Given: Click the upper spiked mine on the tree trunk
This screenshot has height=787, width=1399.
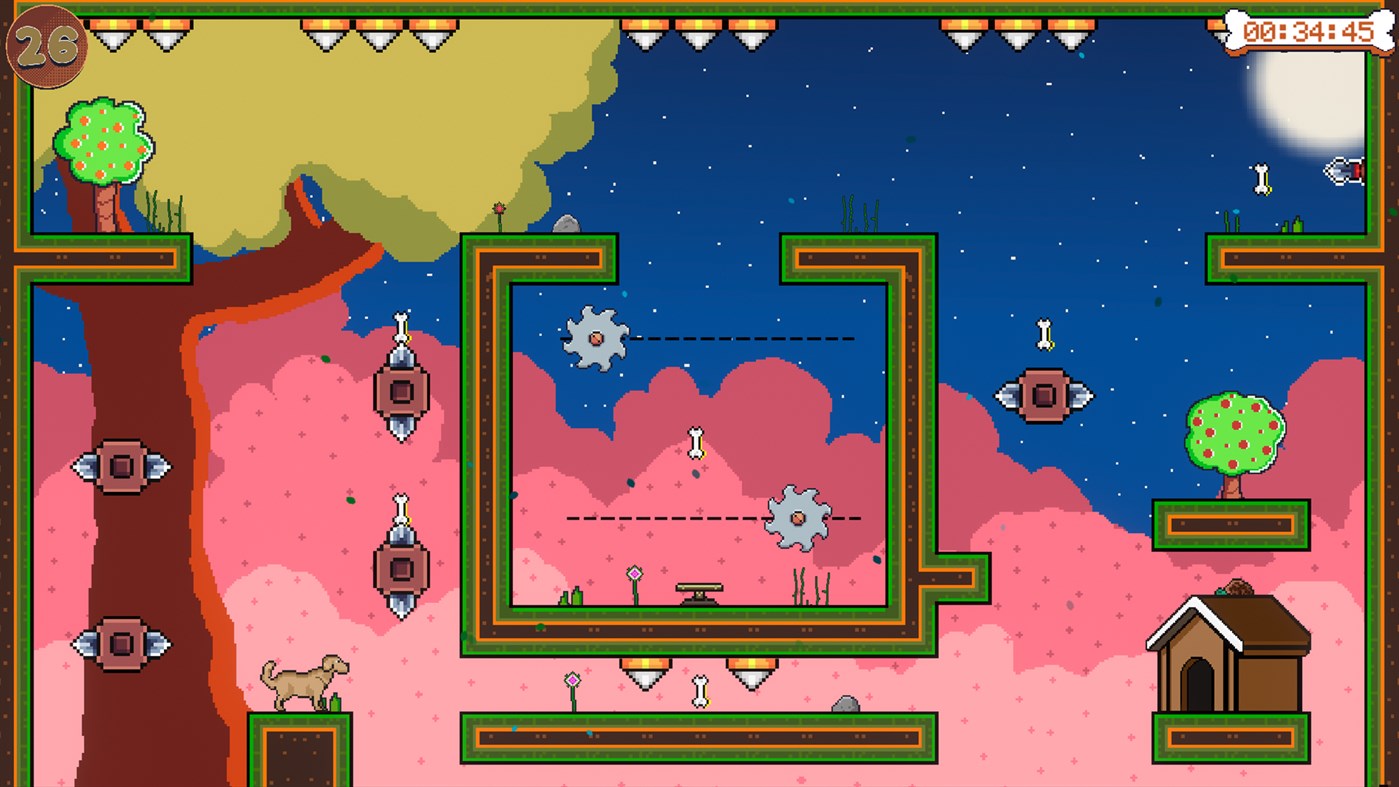Looking at the screenshot, I should click(x=122, y=465).
